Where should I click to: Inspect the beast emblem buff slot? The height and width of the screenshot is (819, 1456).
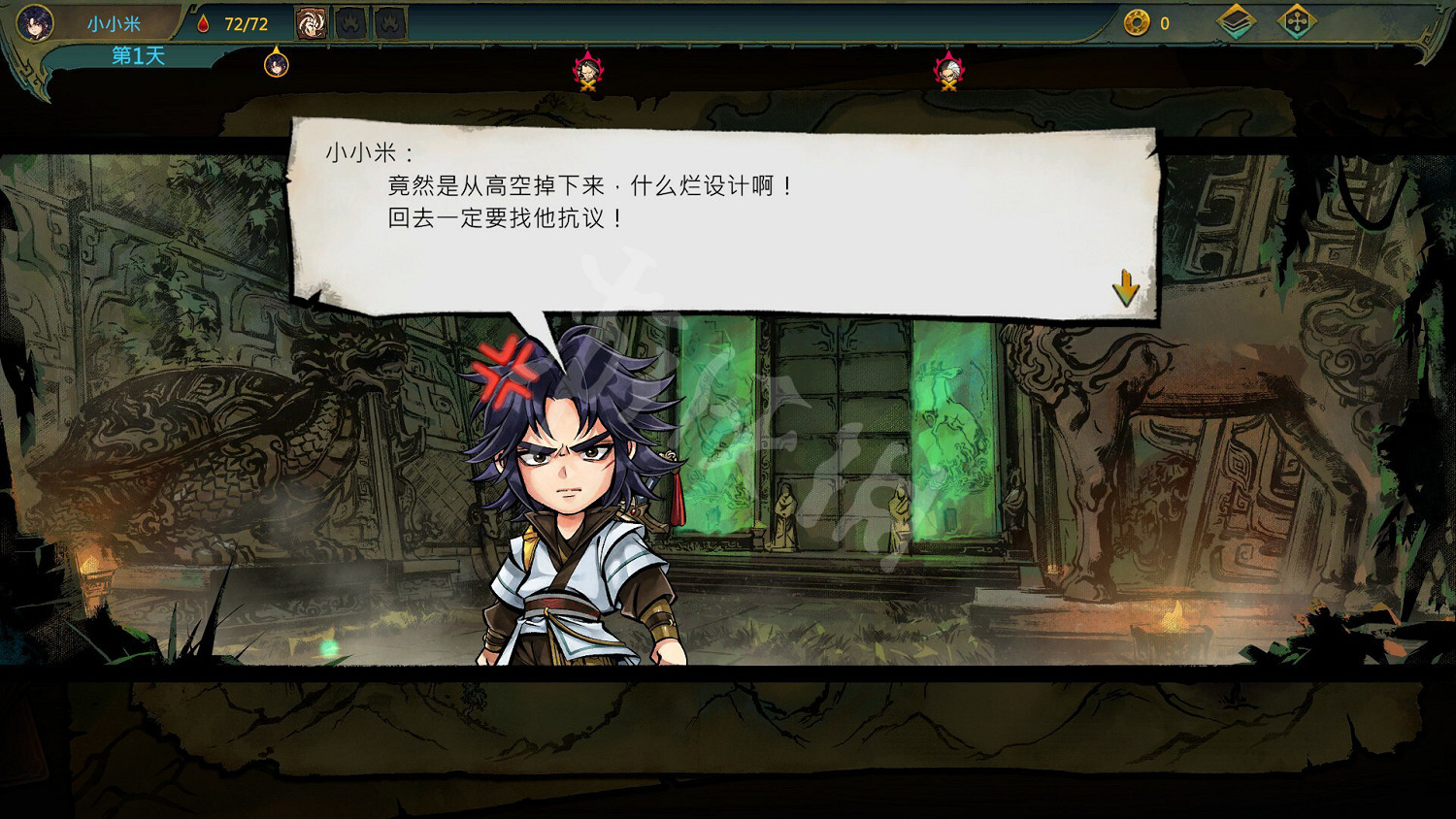(x=311, y=21)
